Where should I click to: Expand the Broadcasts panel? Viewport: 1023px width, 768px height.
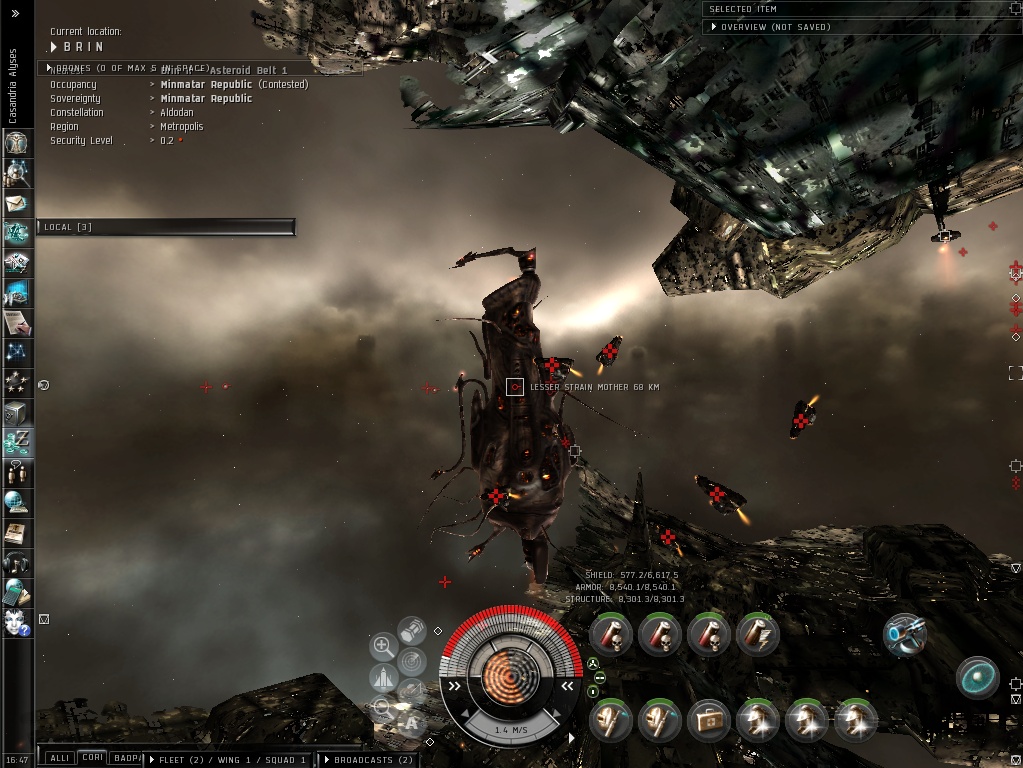pyautogui.click(x=367, y=760)
